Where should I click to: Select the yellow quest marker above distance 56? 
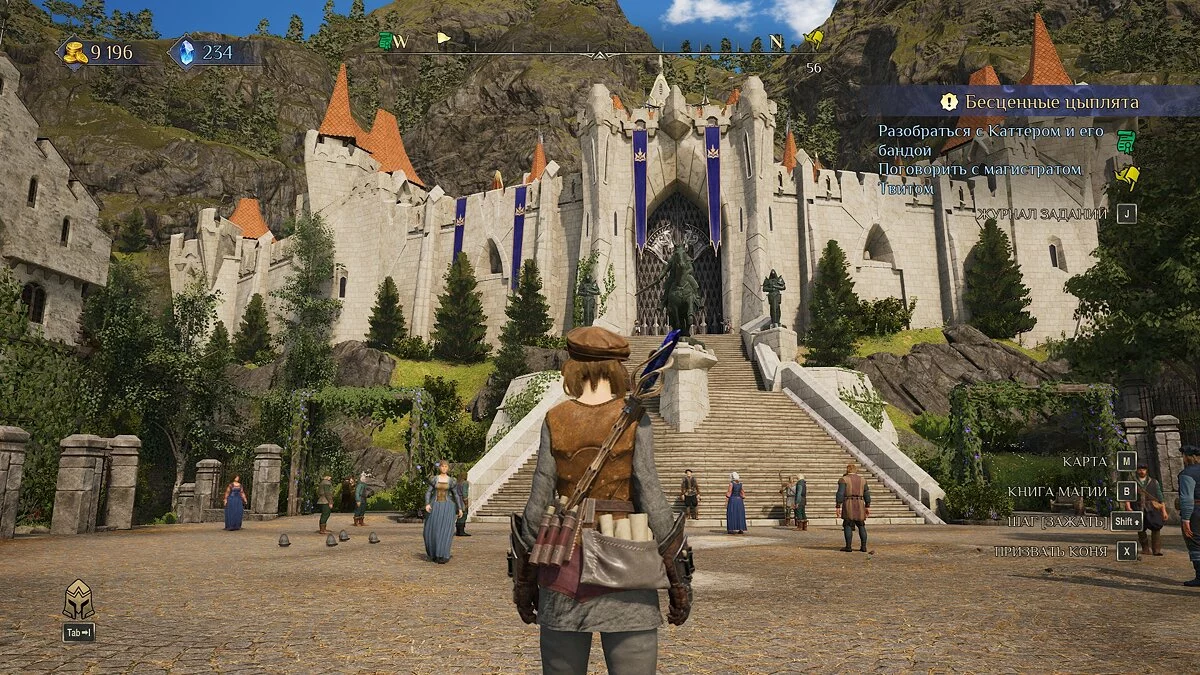pyautogui.click(x=814, y=41)
